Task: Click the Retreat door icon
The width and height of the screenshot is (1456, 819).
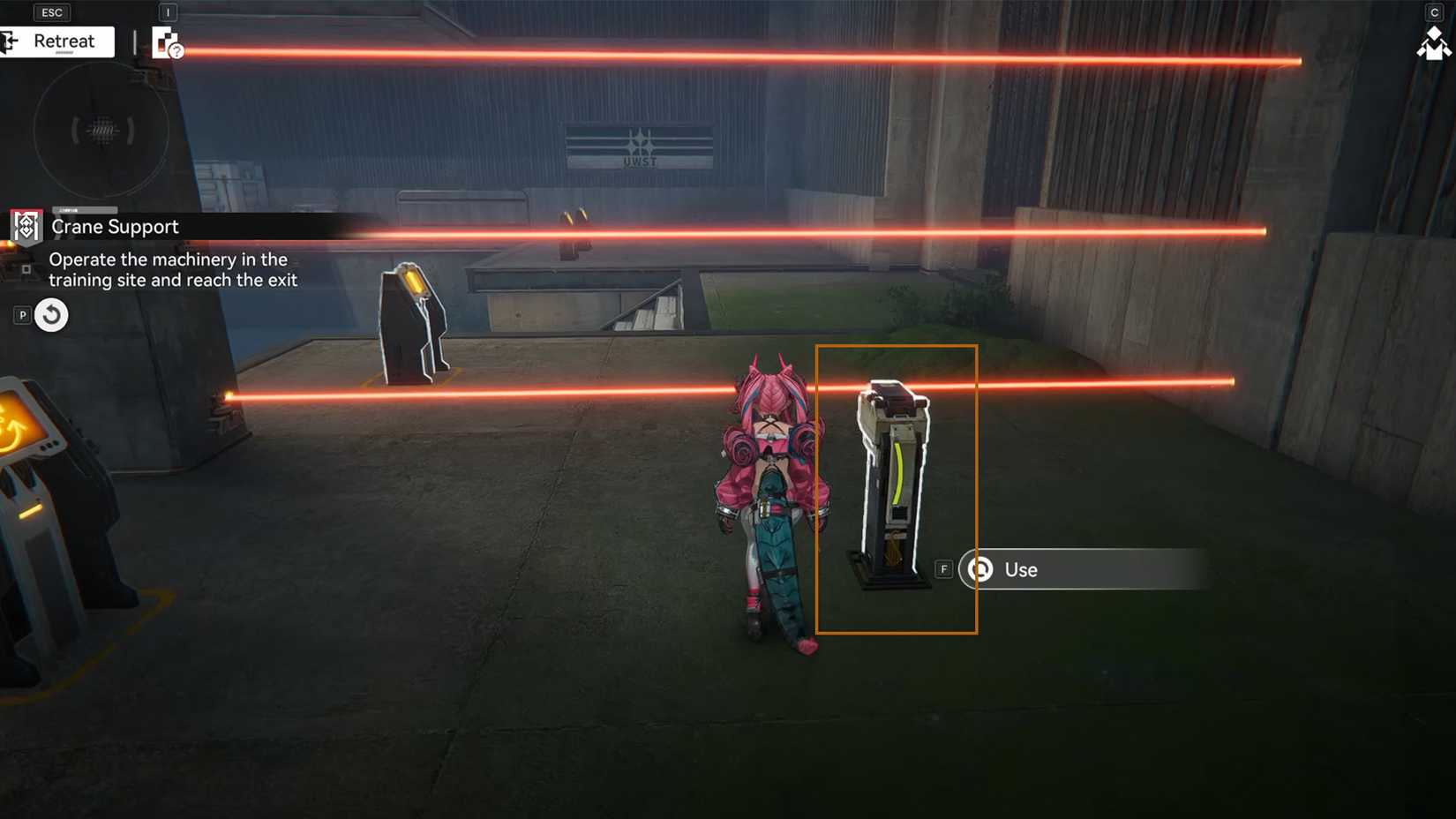Action: coord(9,41)
